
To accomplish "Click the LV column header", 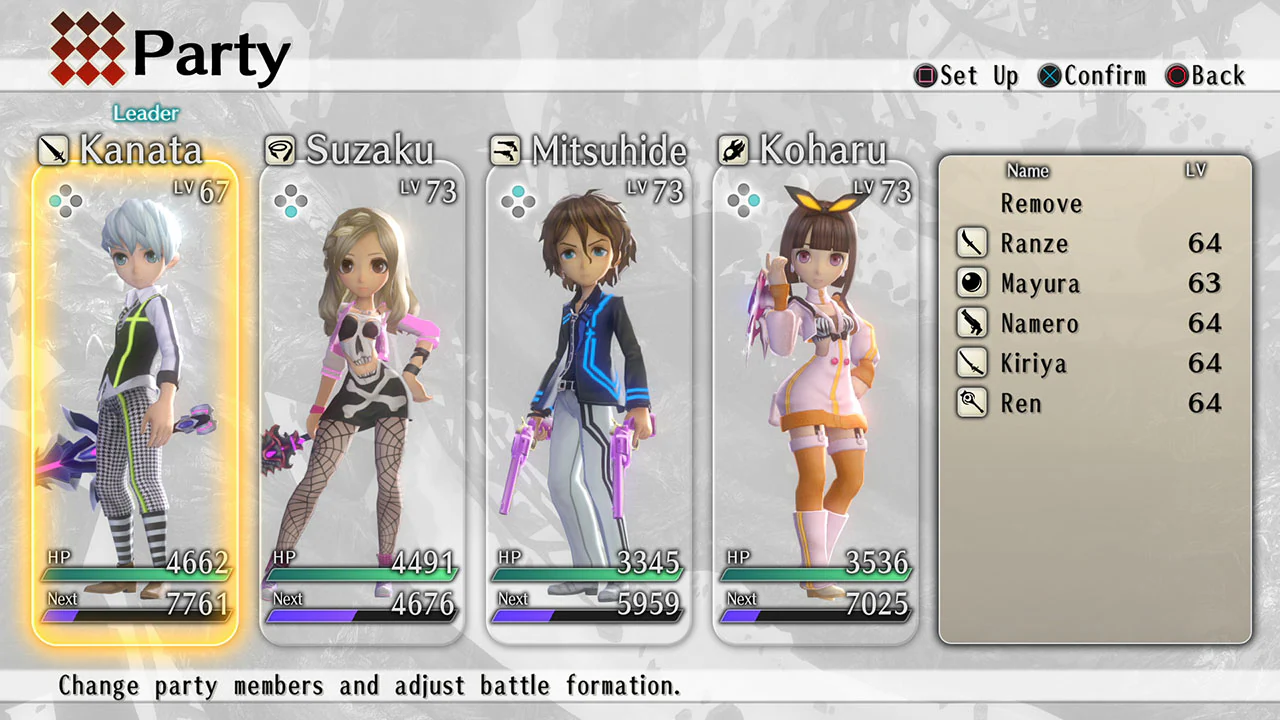I will tap(1196, 171).
